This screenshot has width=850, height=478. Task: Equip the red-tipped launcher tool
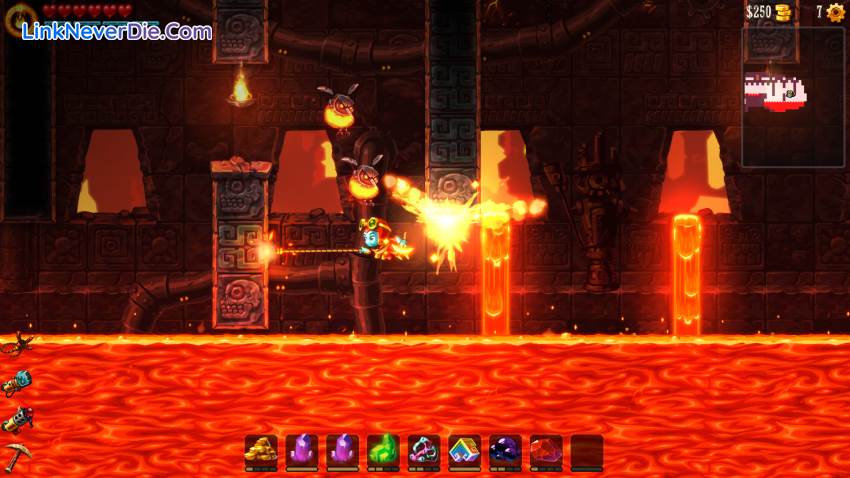tap(15, 420)
